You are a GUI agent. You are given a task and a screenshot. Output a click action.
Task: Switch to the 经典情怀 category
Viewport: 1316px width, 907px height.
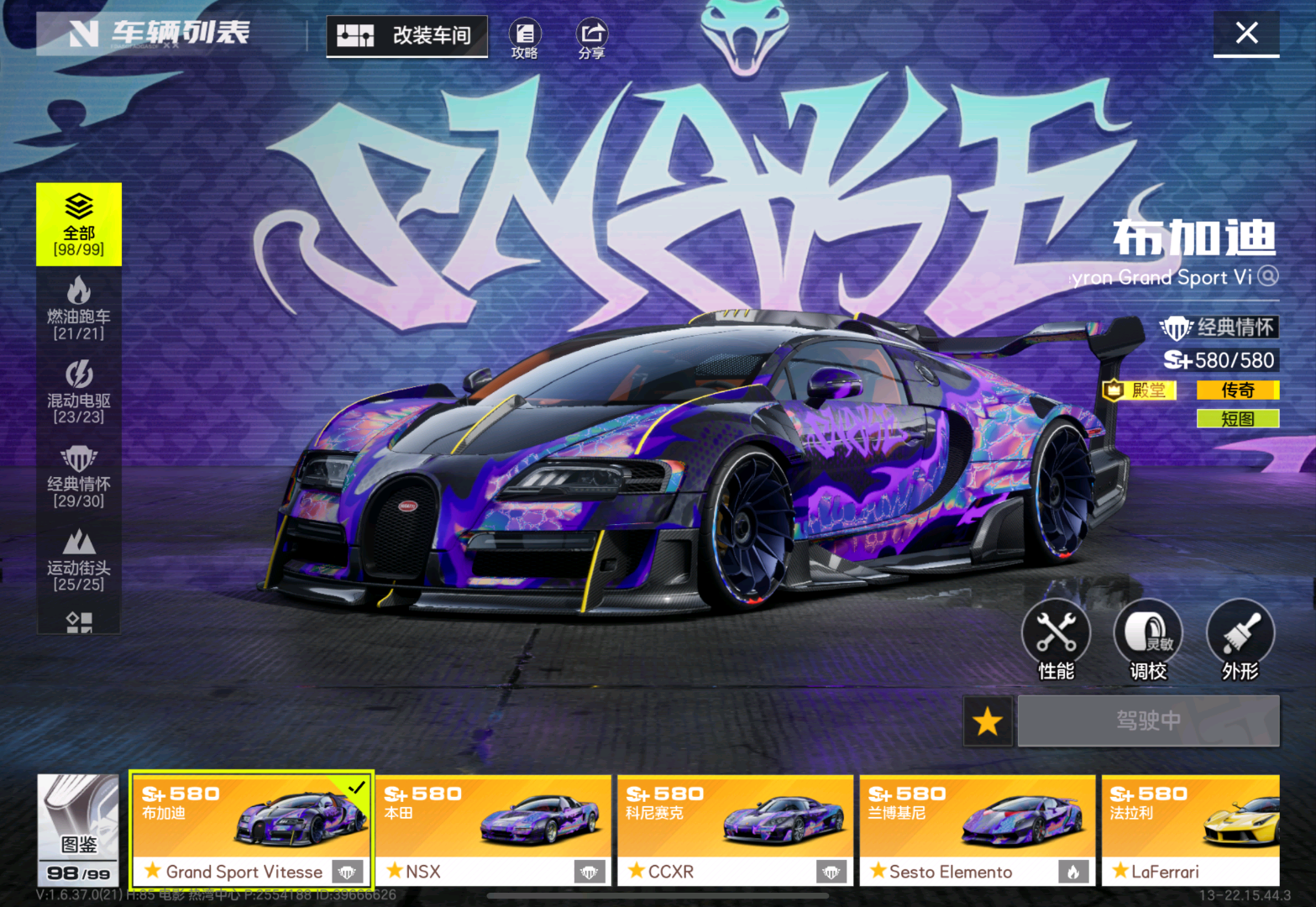(79, 476)
